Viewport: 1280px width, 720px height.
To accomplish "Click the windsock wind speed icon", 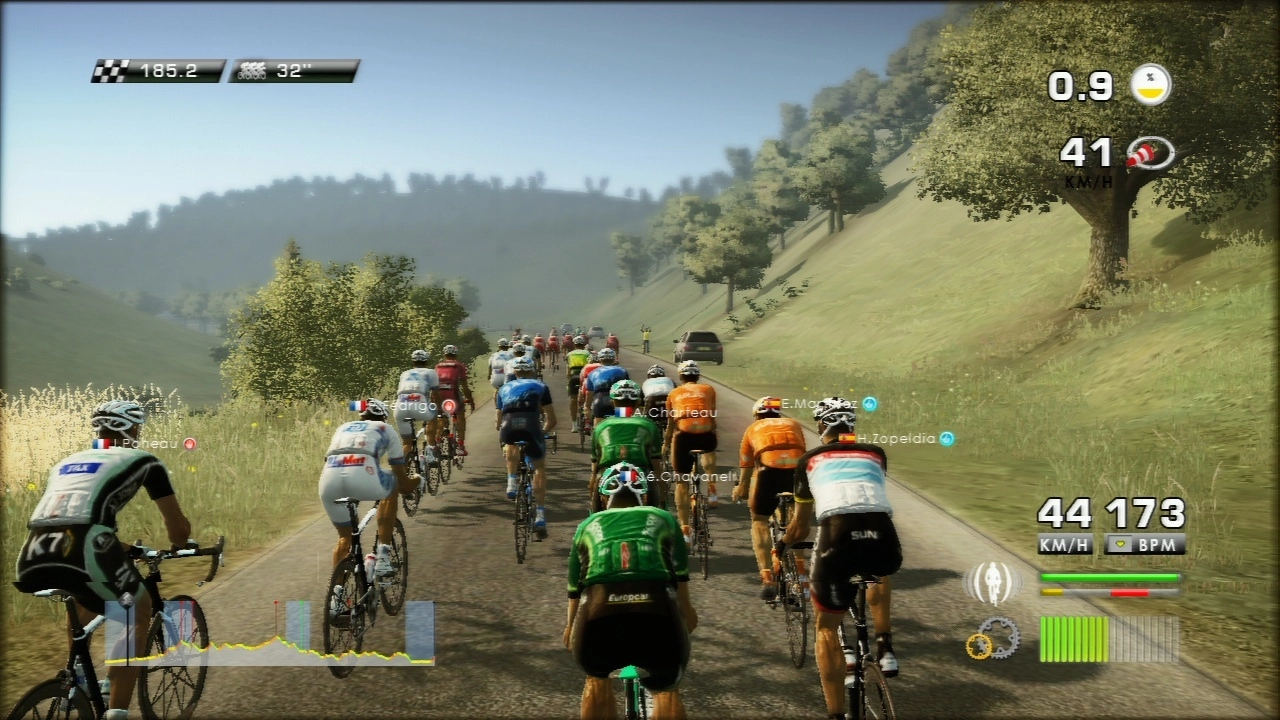I will tap(1150, 153).
